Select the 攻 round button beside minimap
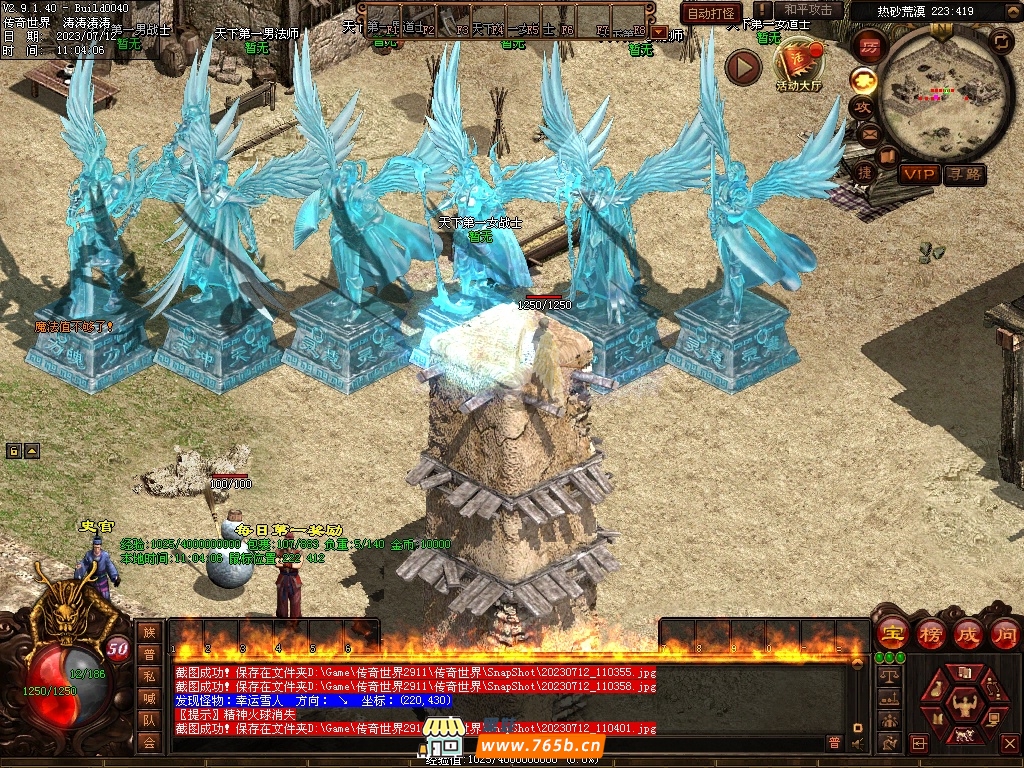The width and height of the screenshot is (1024, 768). tap(862, 106)
